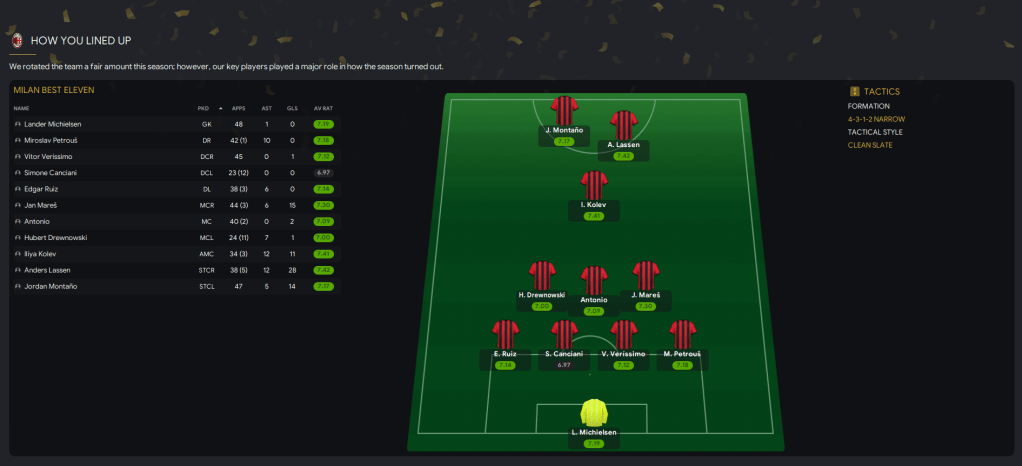Sort players by APPS column header

point(238,108)
